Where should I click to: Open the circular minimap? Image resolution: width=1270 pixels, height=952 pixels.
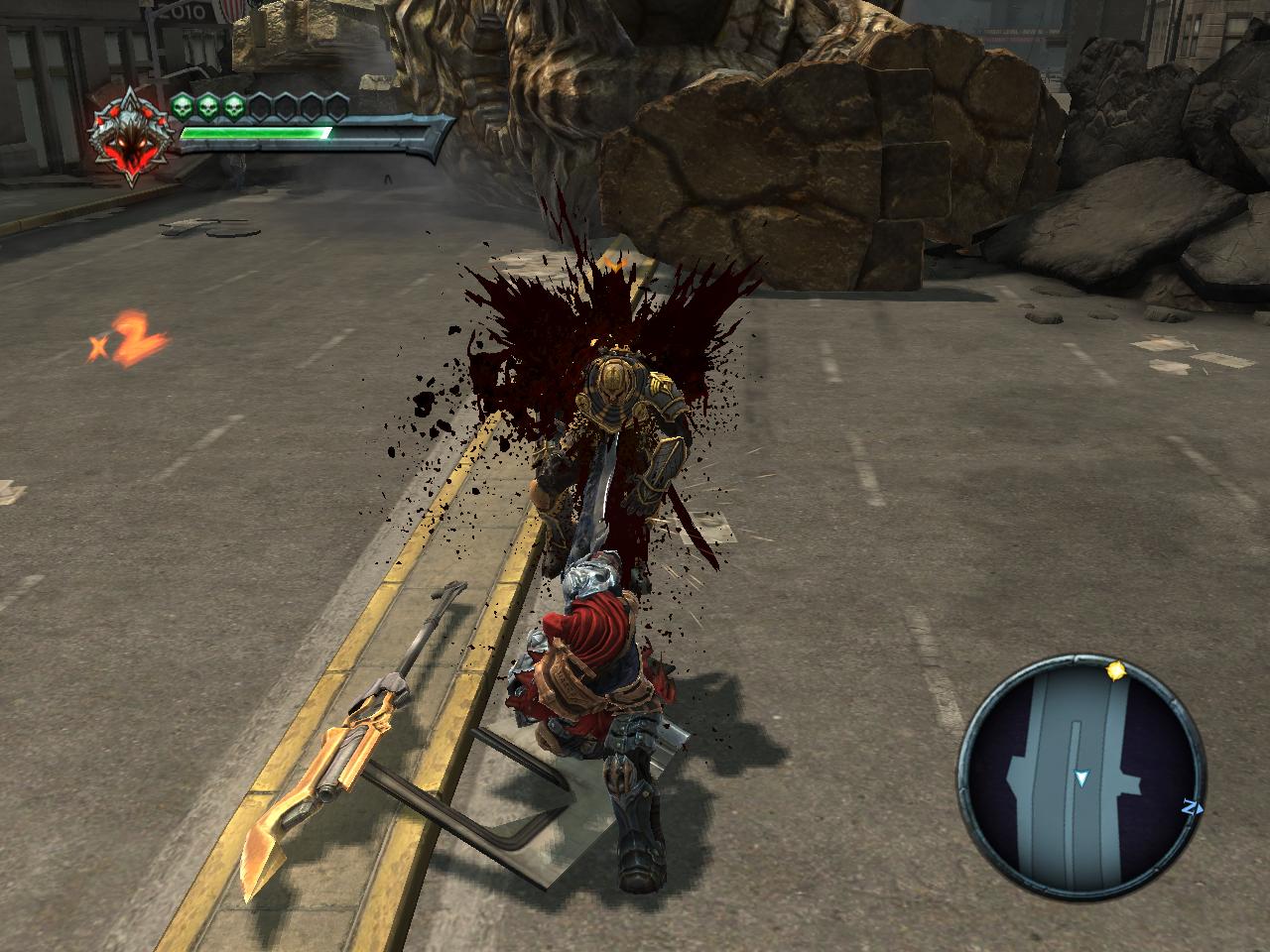[x=1079, y=774]
